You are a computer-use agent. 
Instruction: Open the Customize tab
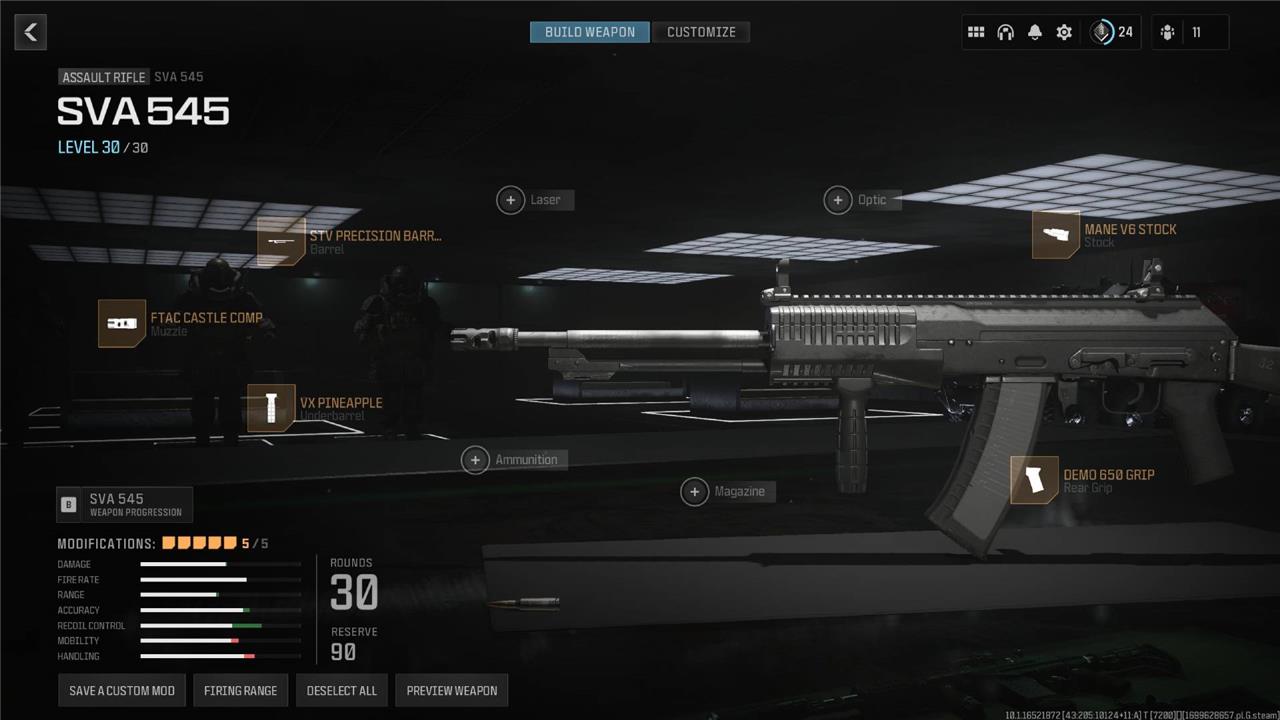click(x=701, y=32)
